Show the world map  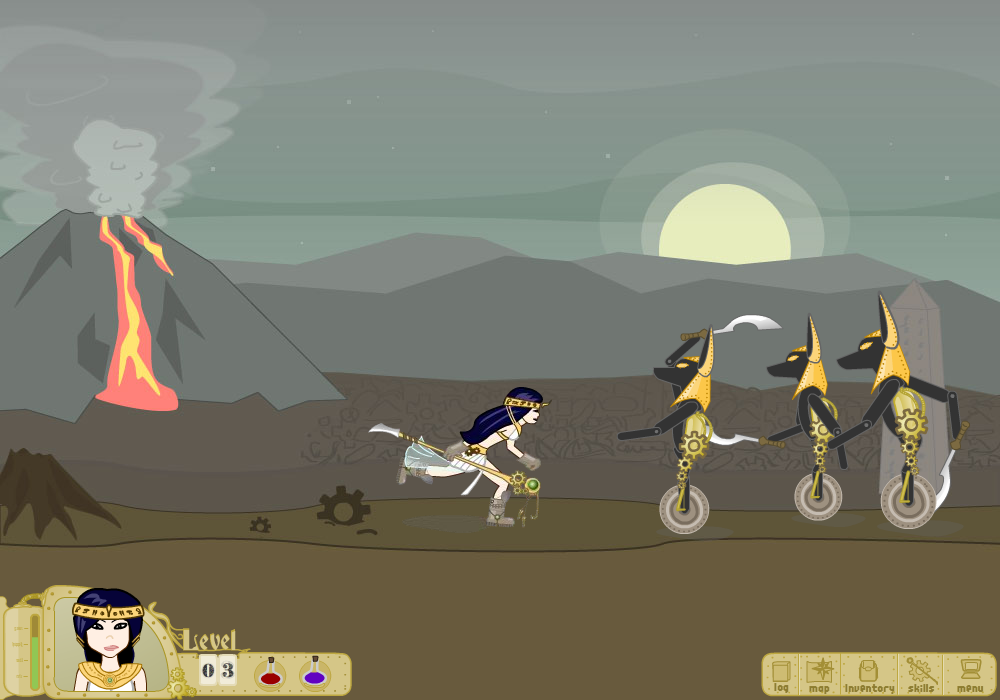[x=819, y=674]
